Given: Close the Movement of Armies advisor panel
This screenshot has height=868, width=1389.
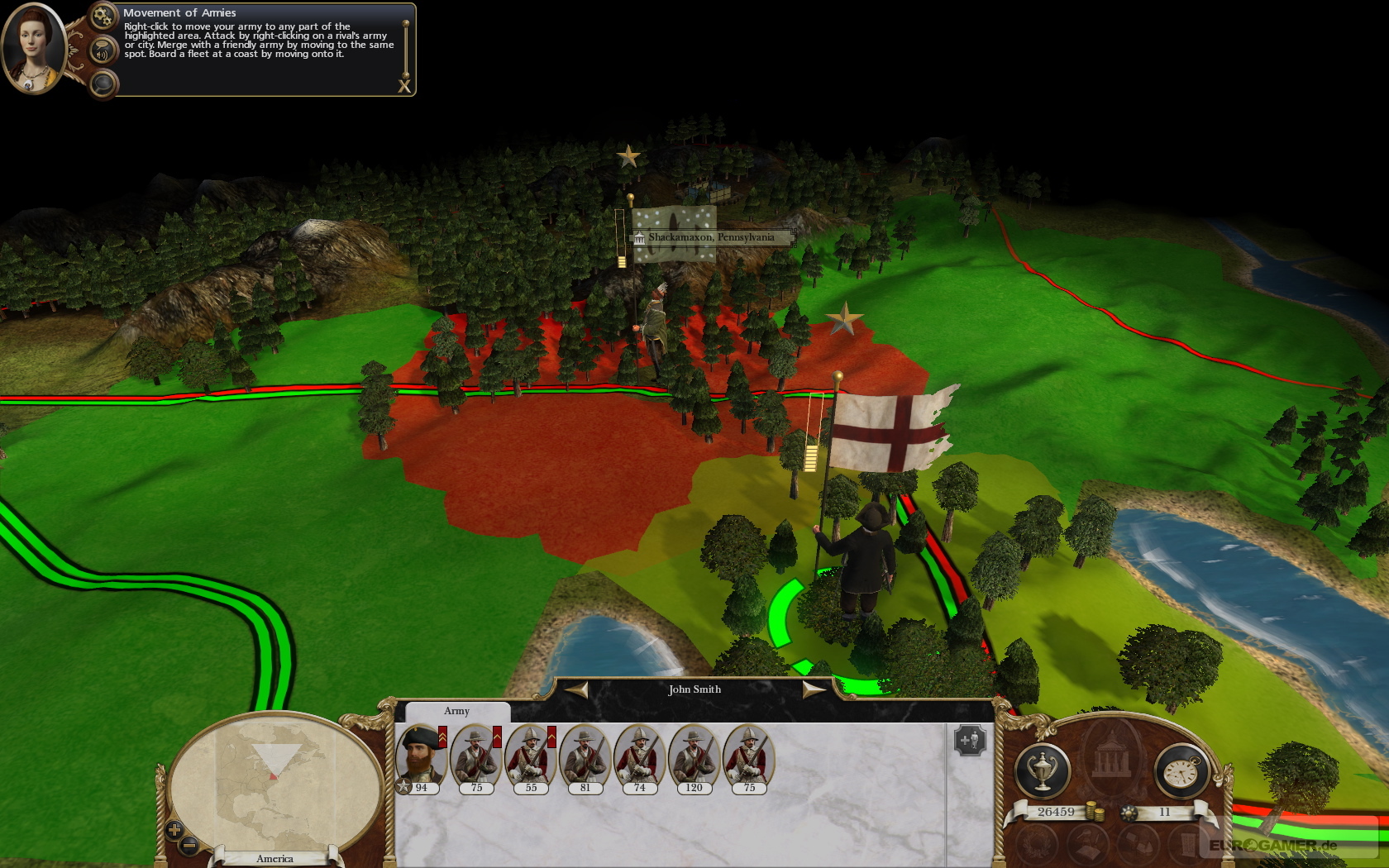Looking at the screenshot, I should click(x=404, y=86).
